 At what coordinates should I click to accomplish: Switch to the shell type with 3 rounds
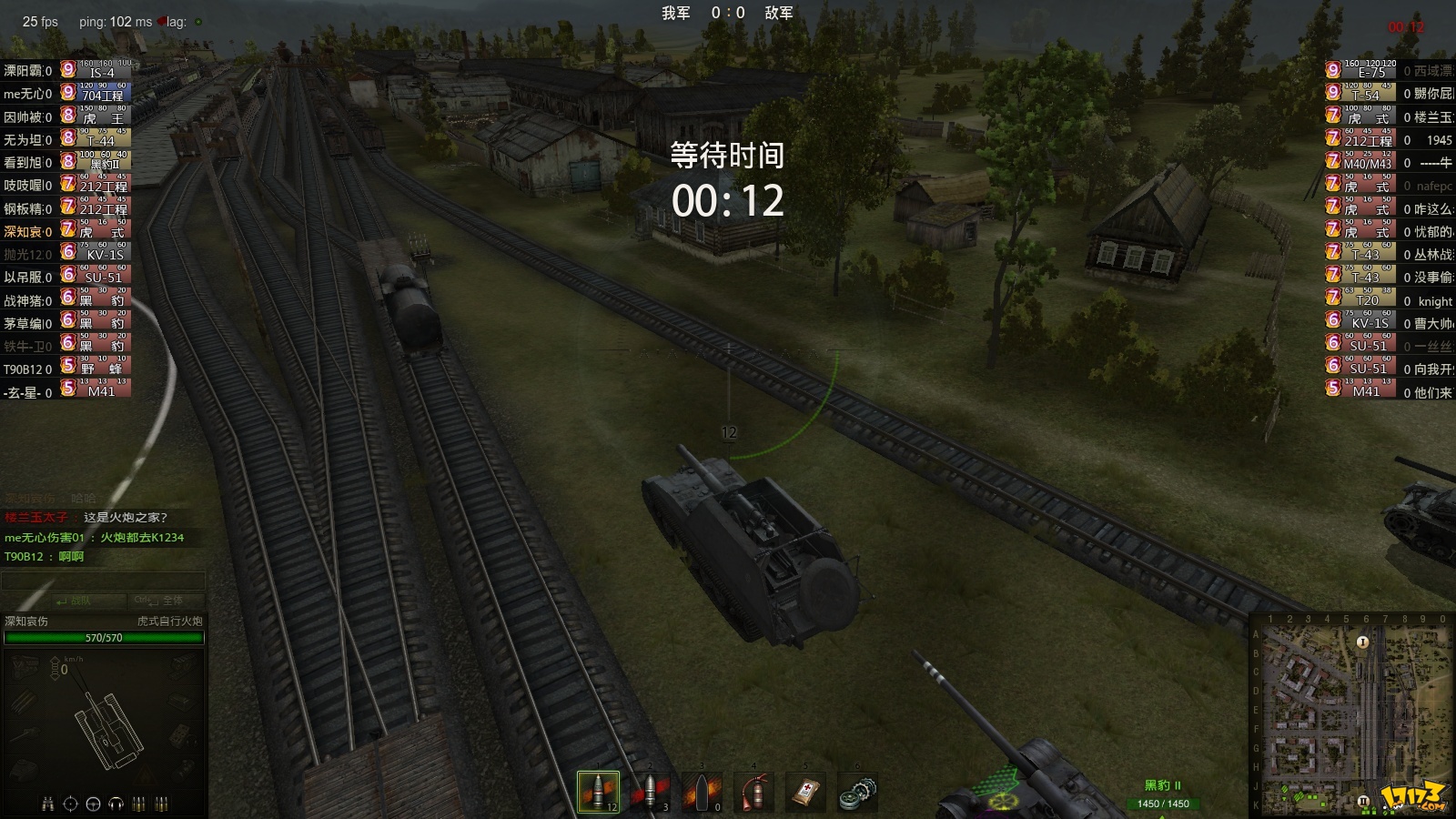tap(650, 792)
